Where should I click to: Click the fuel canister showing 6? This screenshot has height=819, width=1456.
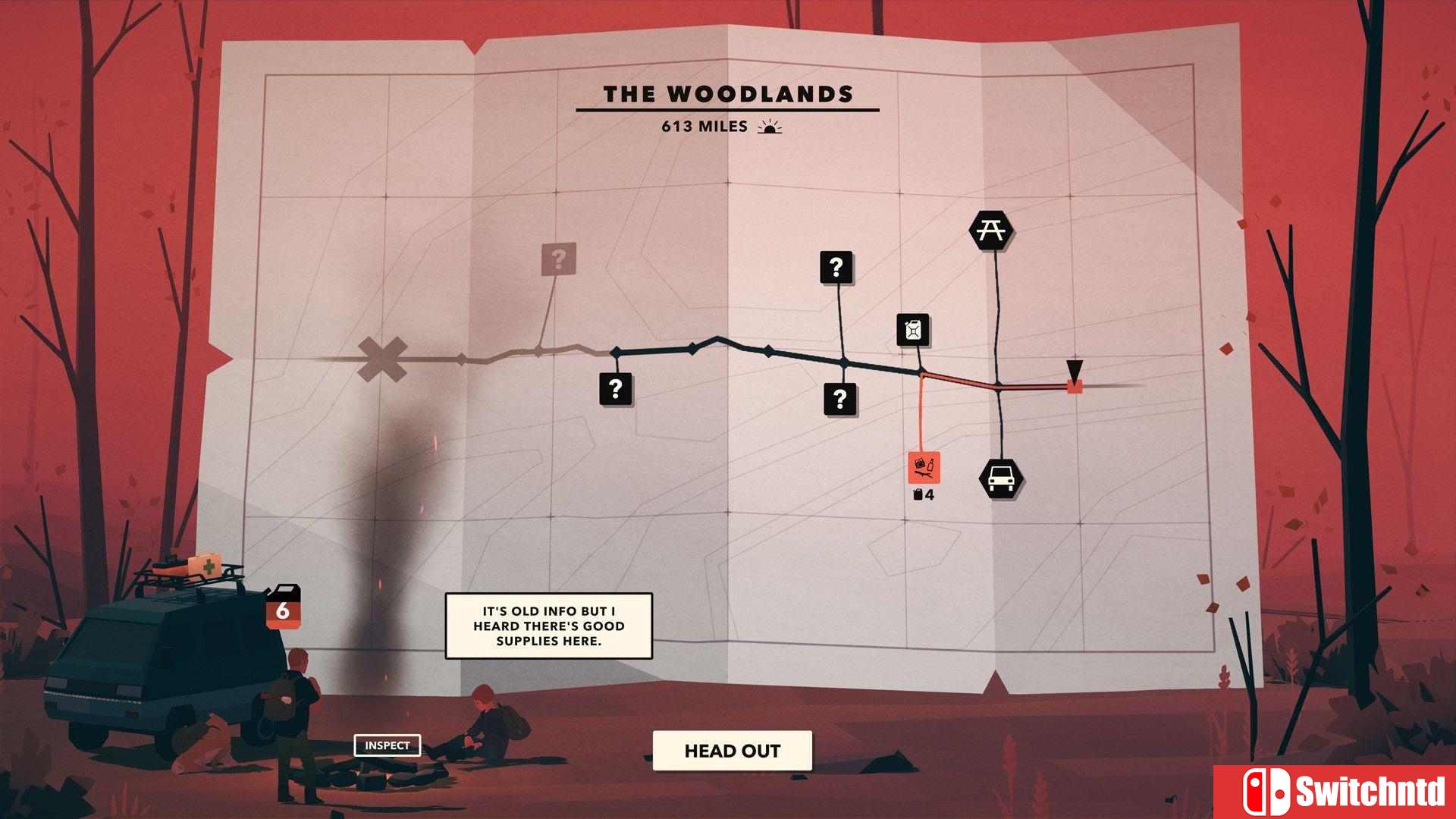coord(284,607)
